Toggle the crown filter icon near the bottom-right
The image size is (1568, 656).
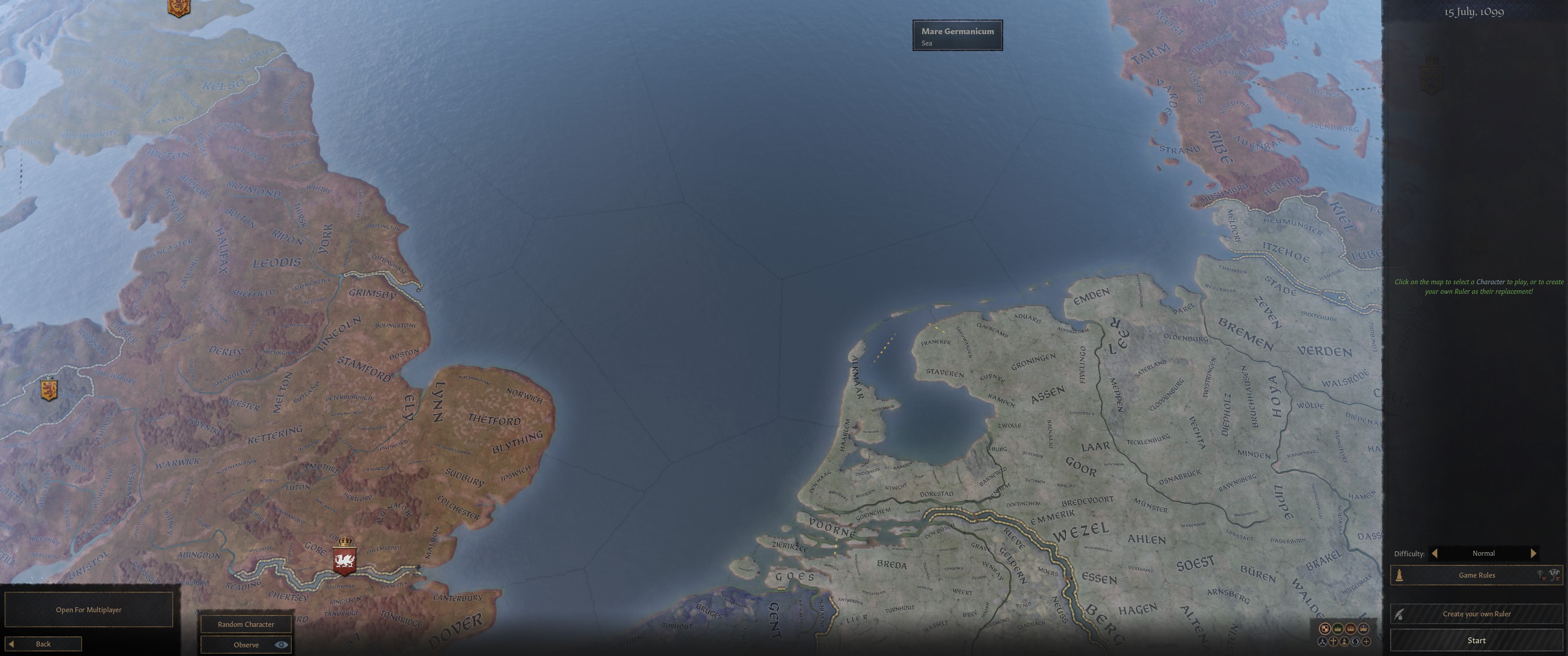pos(1338,629)
